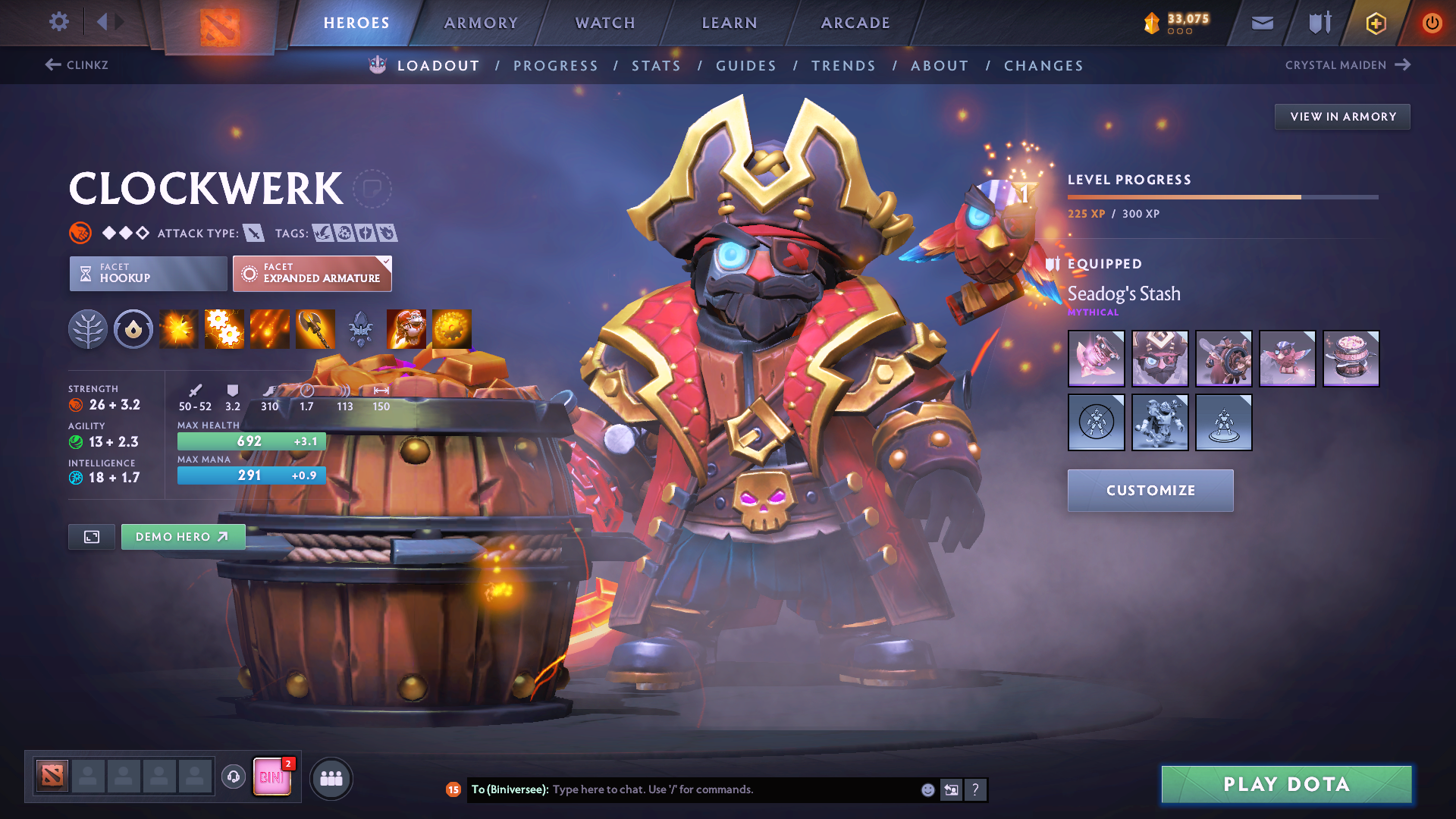Switch to the STATS tab
The image size is (1456, 819).
[x=656, y=65]
